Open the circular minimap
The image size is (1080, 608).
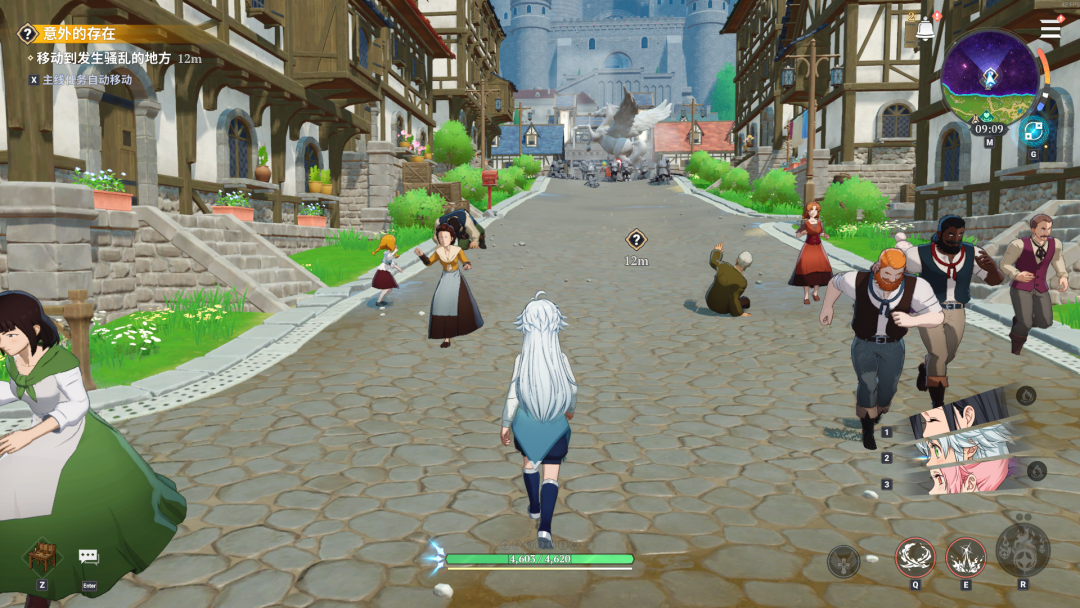tap(989, 76)
